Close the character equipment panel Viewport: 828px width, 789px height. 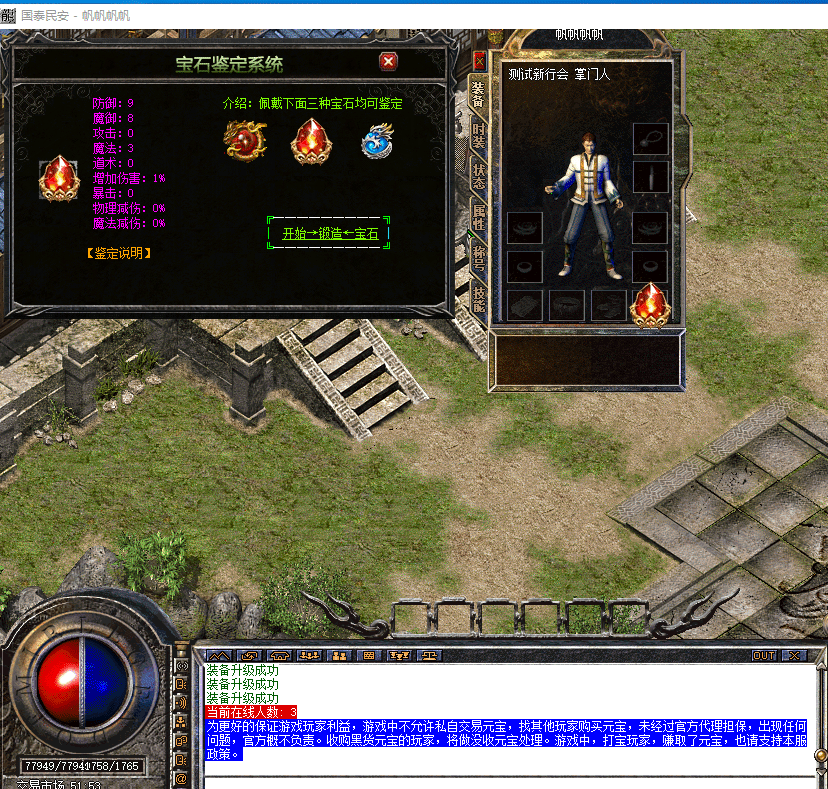(x=479, y=60)
